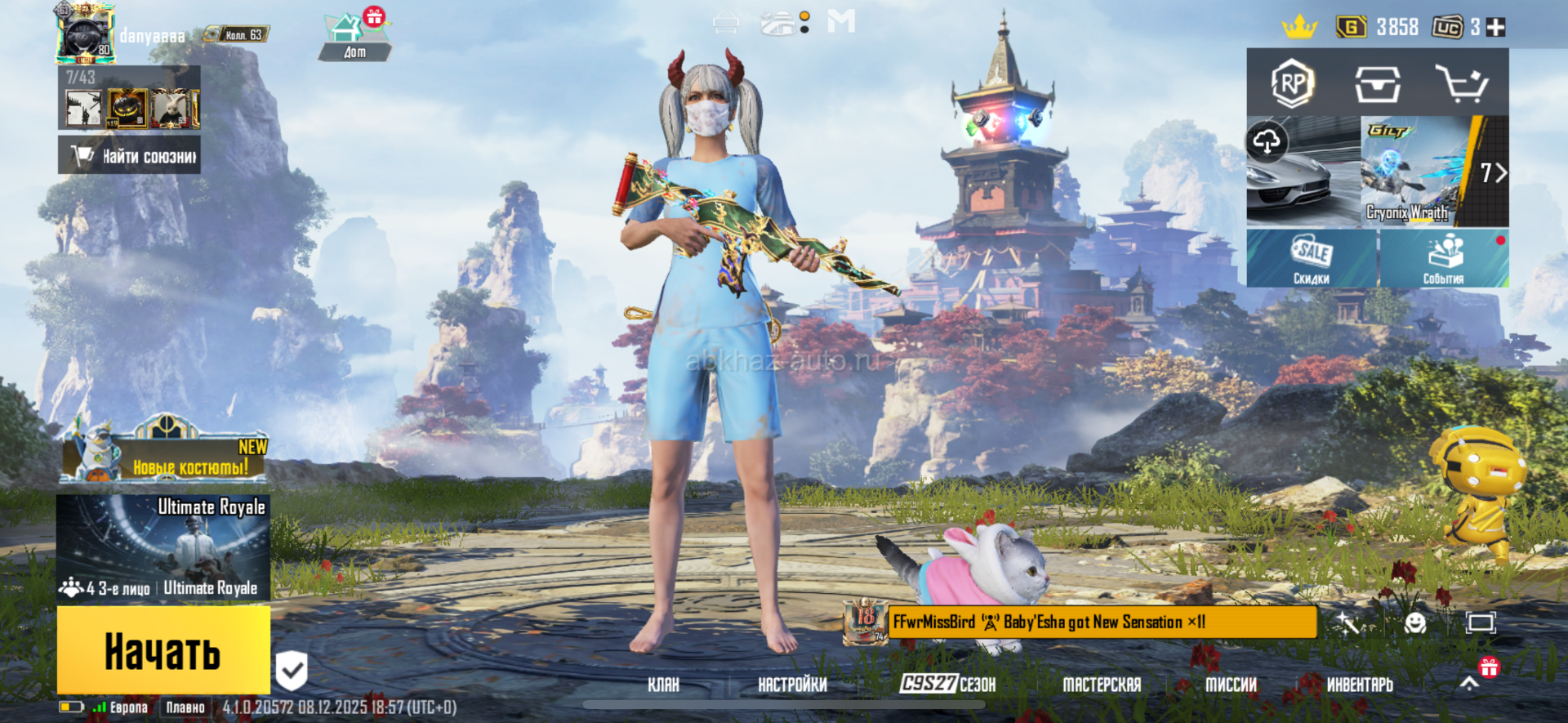Open the Клан menu

[x=663, y=685]
